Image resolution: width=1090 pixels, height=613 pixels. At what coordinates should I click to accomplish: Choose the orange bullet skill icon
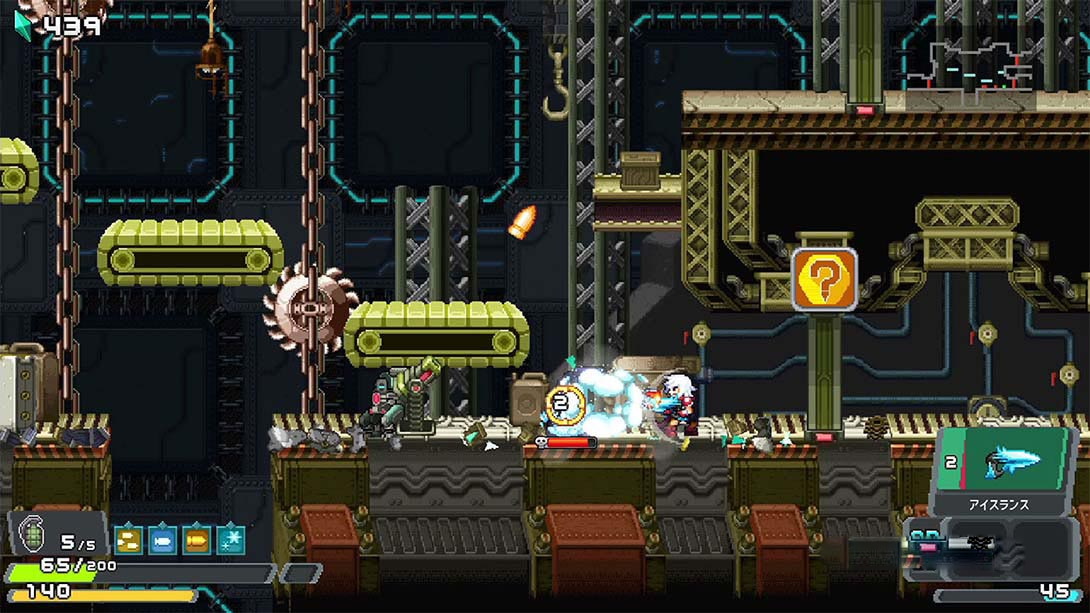coord(196,541)
